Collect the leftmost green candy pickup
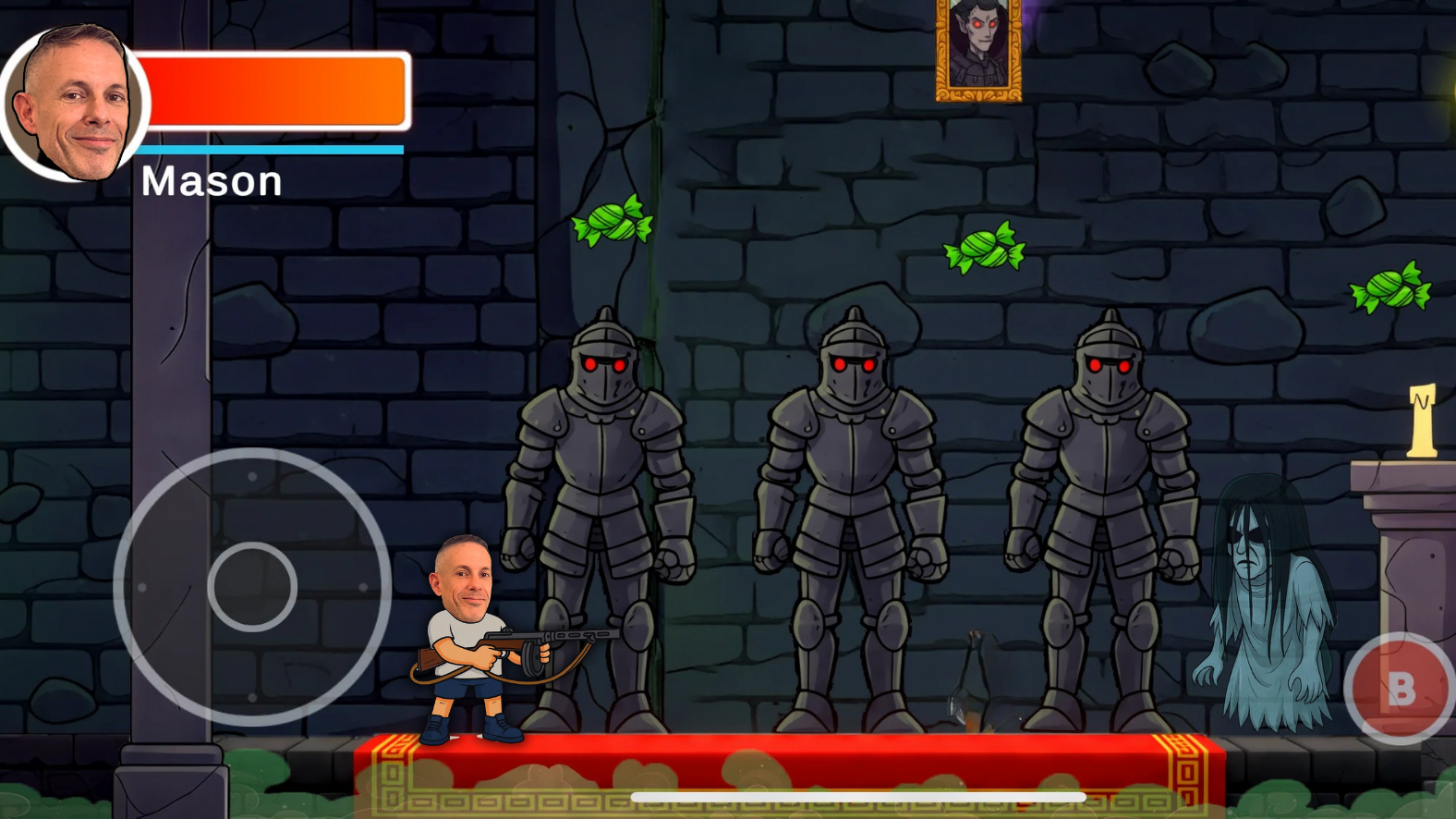 click(x=611, y=223)
